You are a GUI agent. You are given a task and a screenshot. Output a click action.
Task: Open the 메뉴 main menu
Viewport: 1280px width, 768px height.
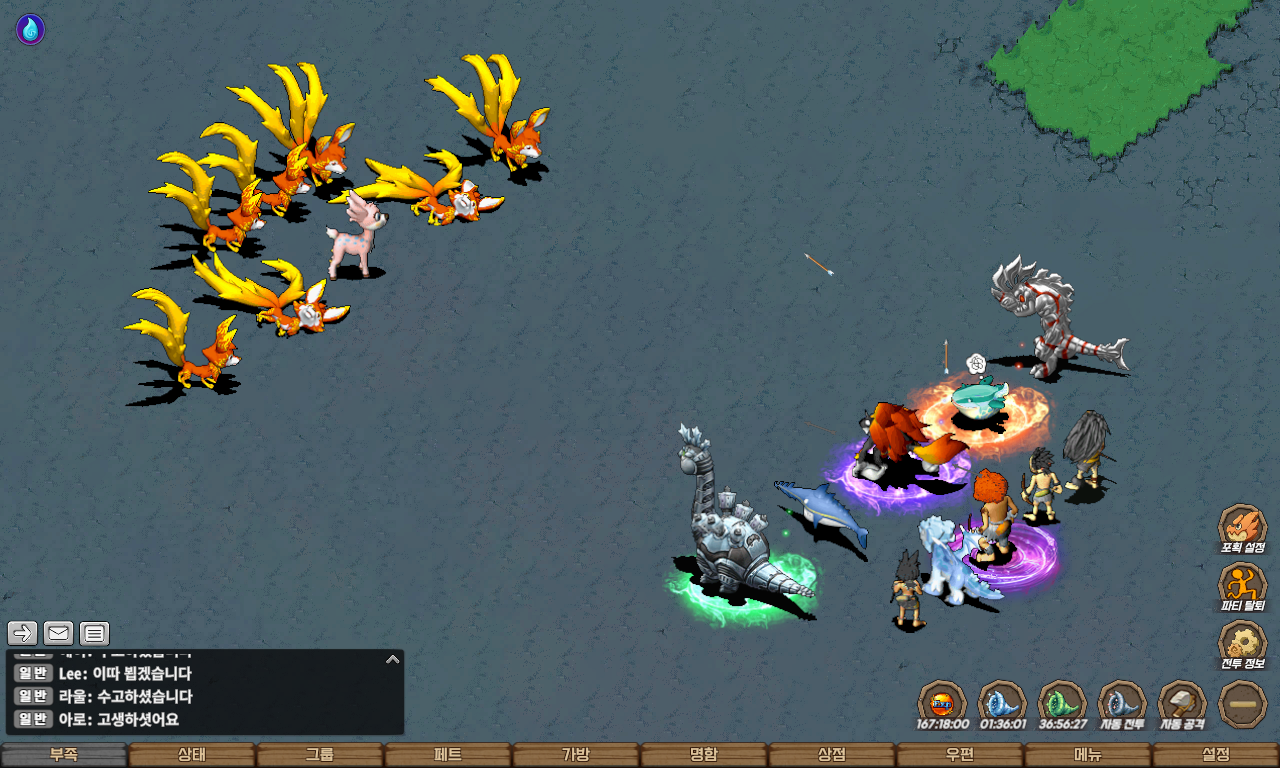pyautogui.click(x=1088, y=755)
